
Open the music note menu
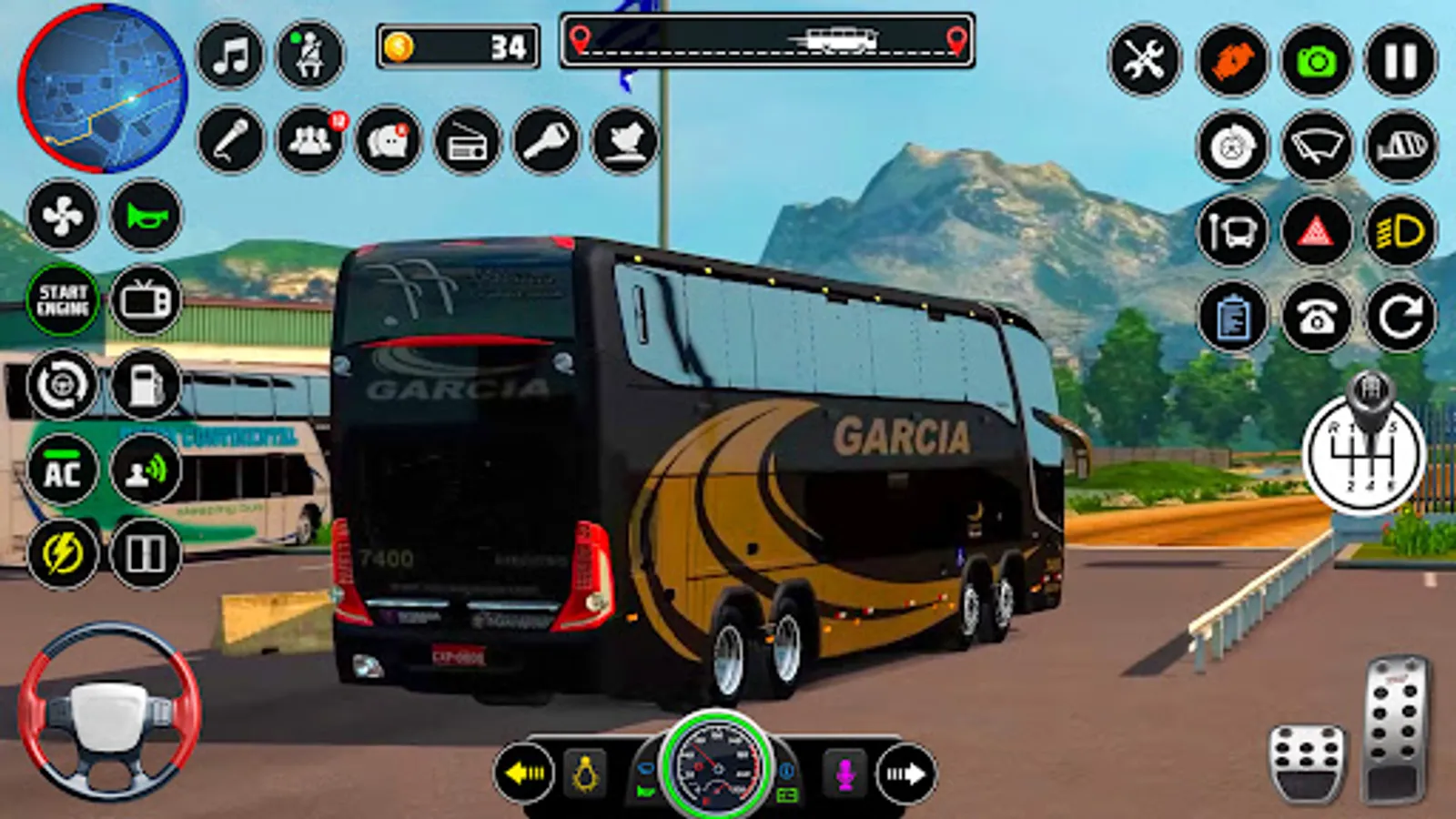pos(230,56)
